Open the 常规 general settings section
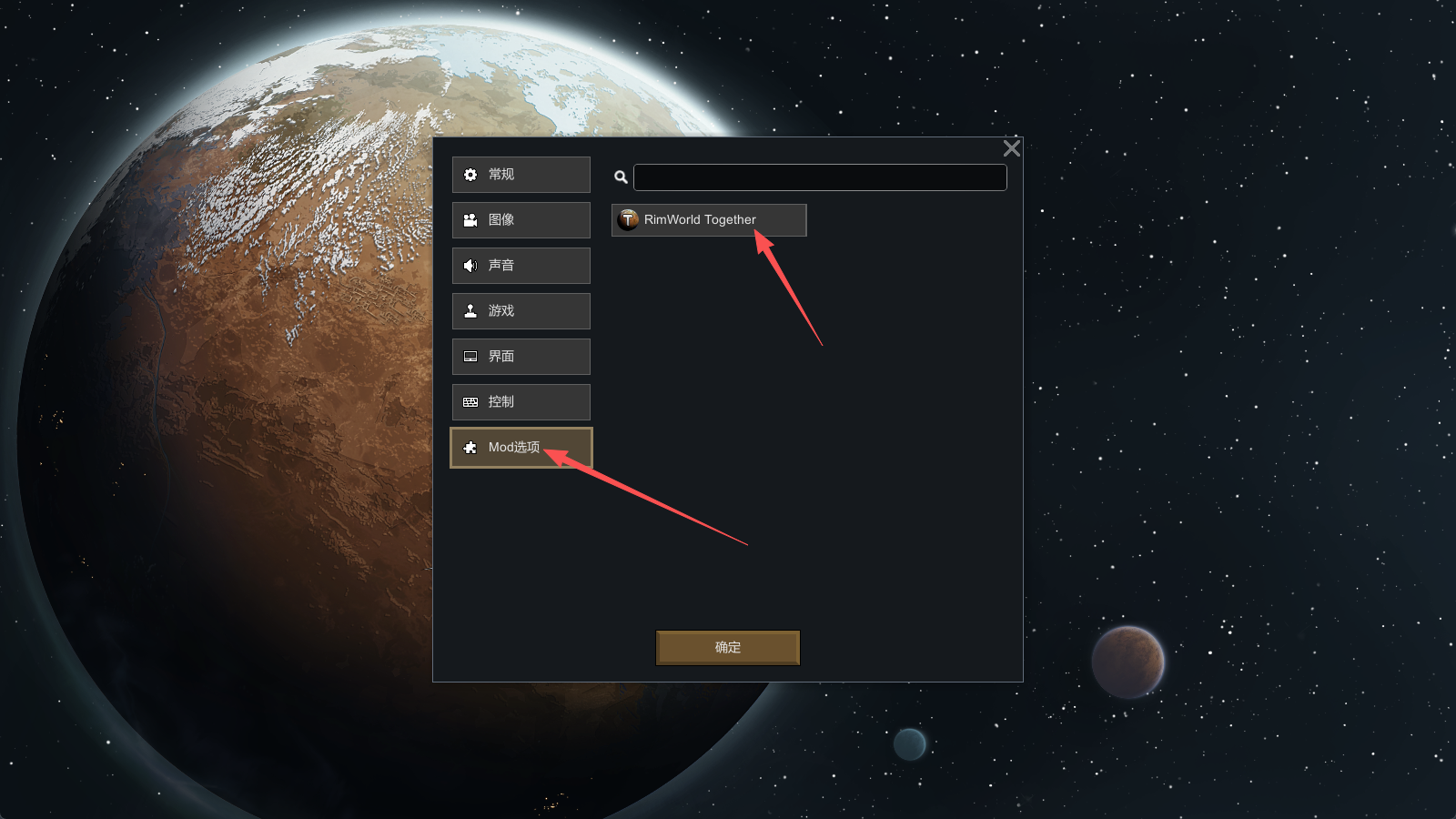The image size is (1456, 819). pyautogui.click(x=521, y=175)
